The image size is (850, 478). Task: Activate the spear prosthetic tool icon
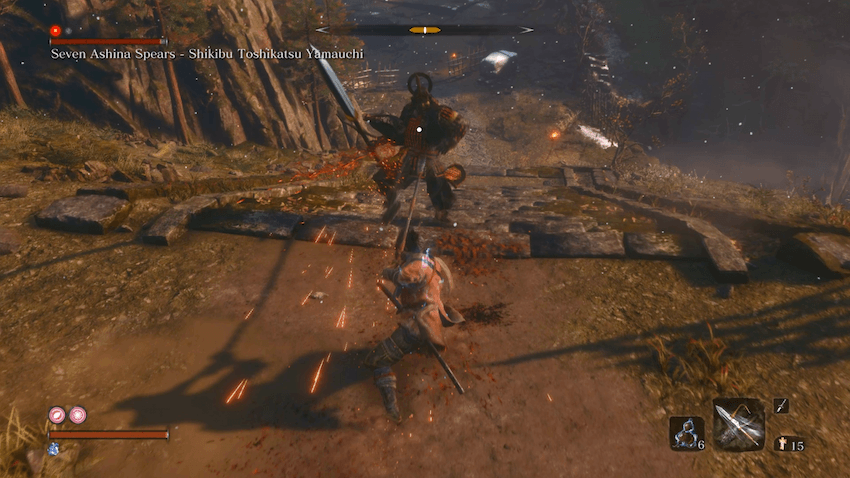pos(739,425)
